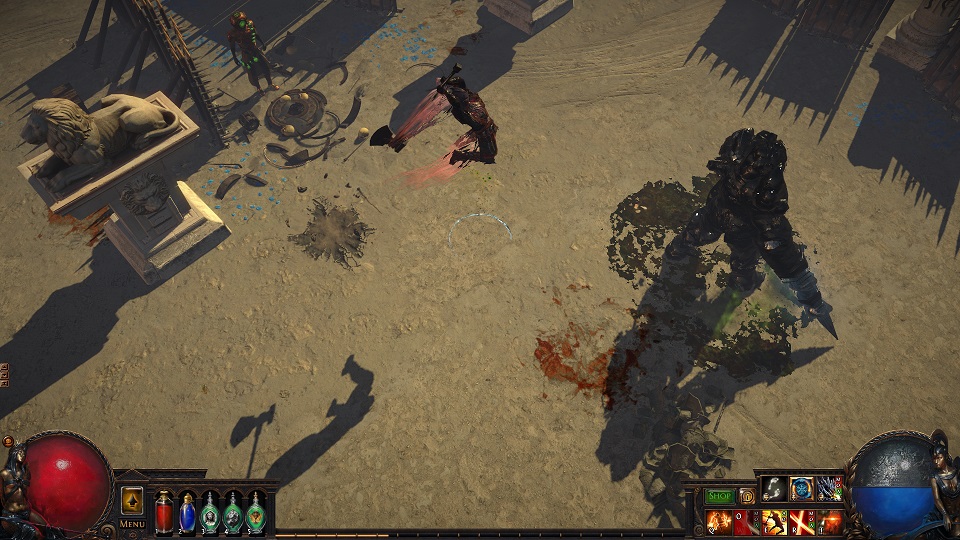The image size is (960, 540).
Task: Open the green Shop button
Action: point(719,496)
